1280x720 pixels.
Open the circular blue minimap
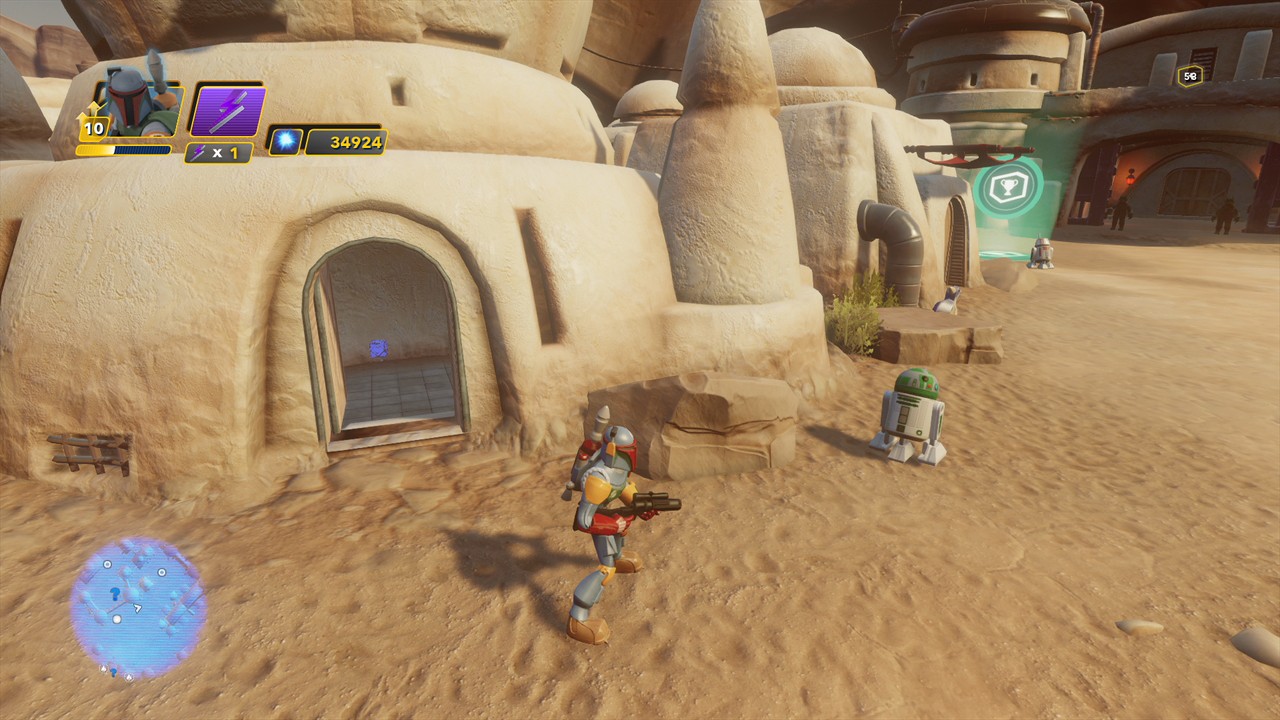click(138, 607)
